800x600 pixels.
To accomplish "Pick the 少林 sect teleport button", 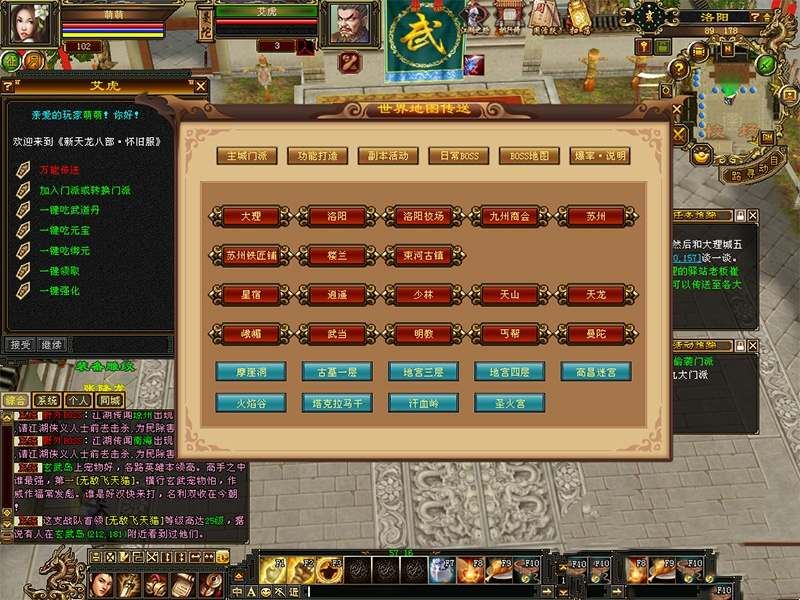I will point(423,295).
